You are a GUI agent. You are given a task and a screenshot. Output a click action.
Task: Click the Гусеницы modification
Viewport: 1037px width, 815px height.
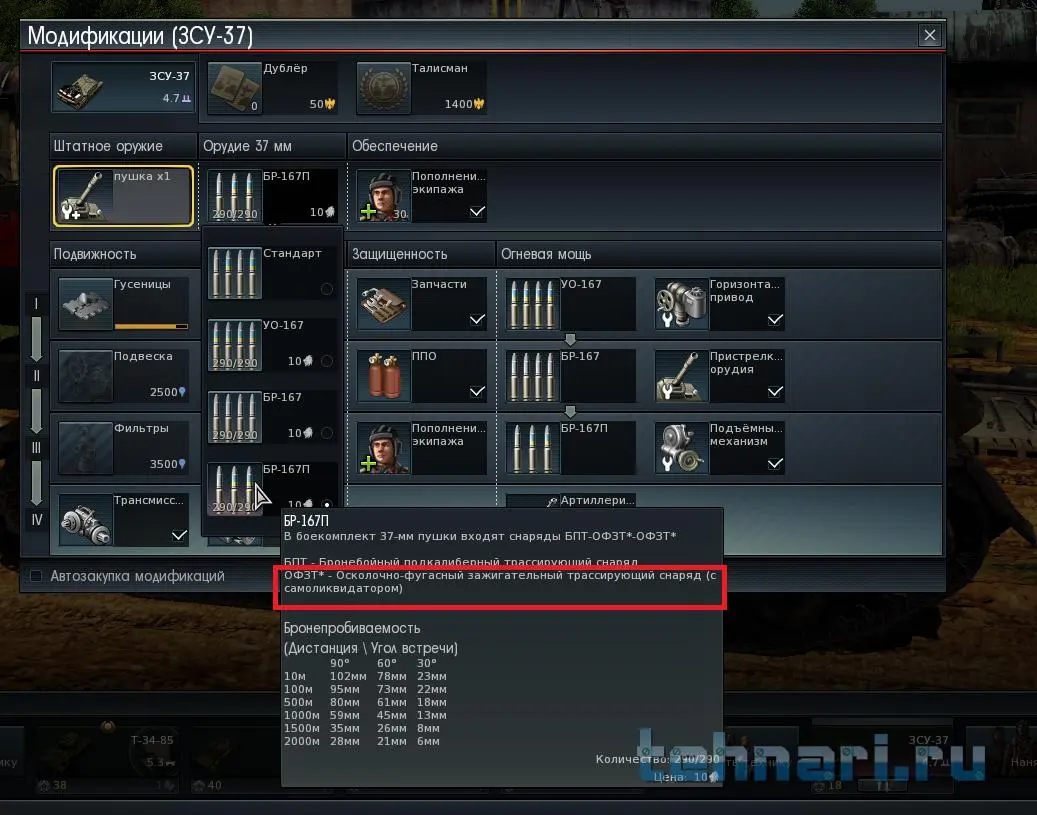tap(123, 304)
